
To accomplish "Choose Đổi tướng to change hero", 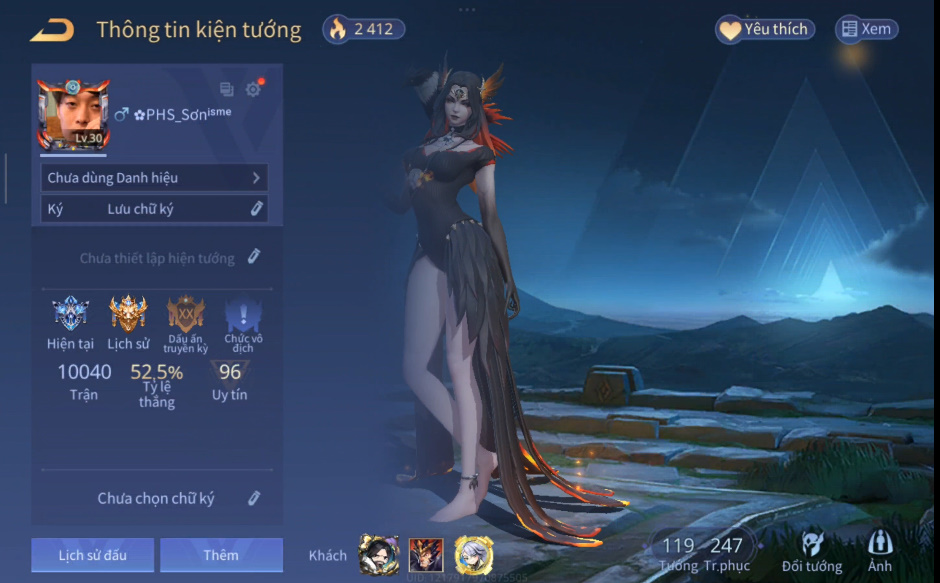I will coord(812,551).
